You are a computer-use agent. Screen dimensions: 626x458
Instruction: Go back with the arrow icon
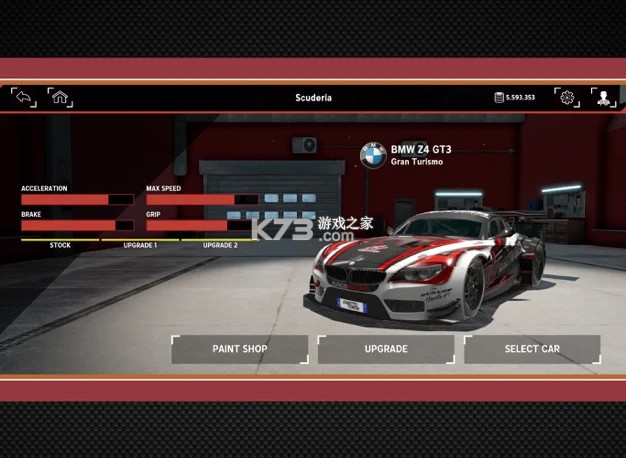[x=23, y=97]
